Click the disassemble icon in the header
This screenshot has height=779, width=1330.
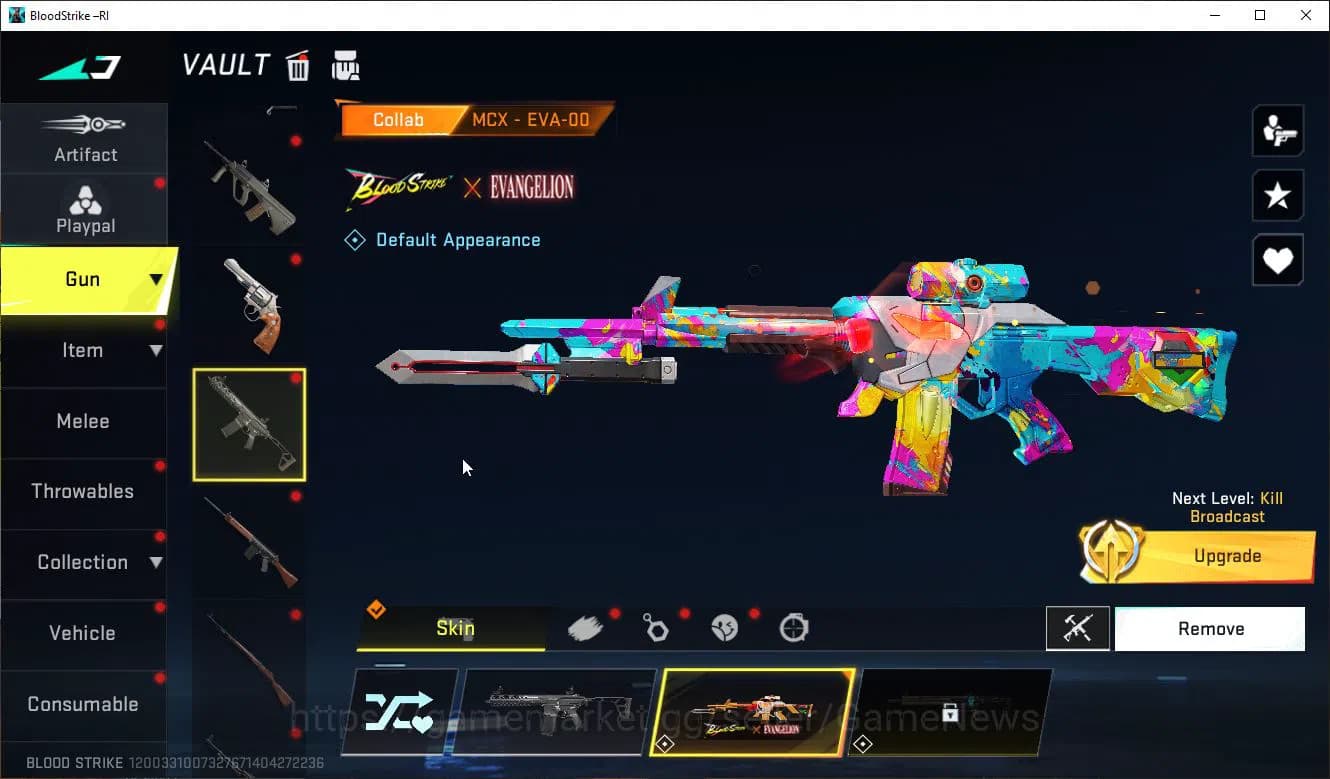click(345, 64)
